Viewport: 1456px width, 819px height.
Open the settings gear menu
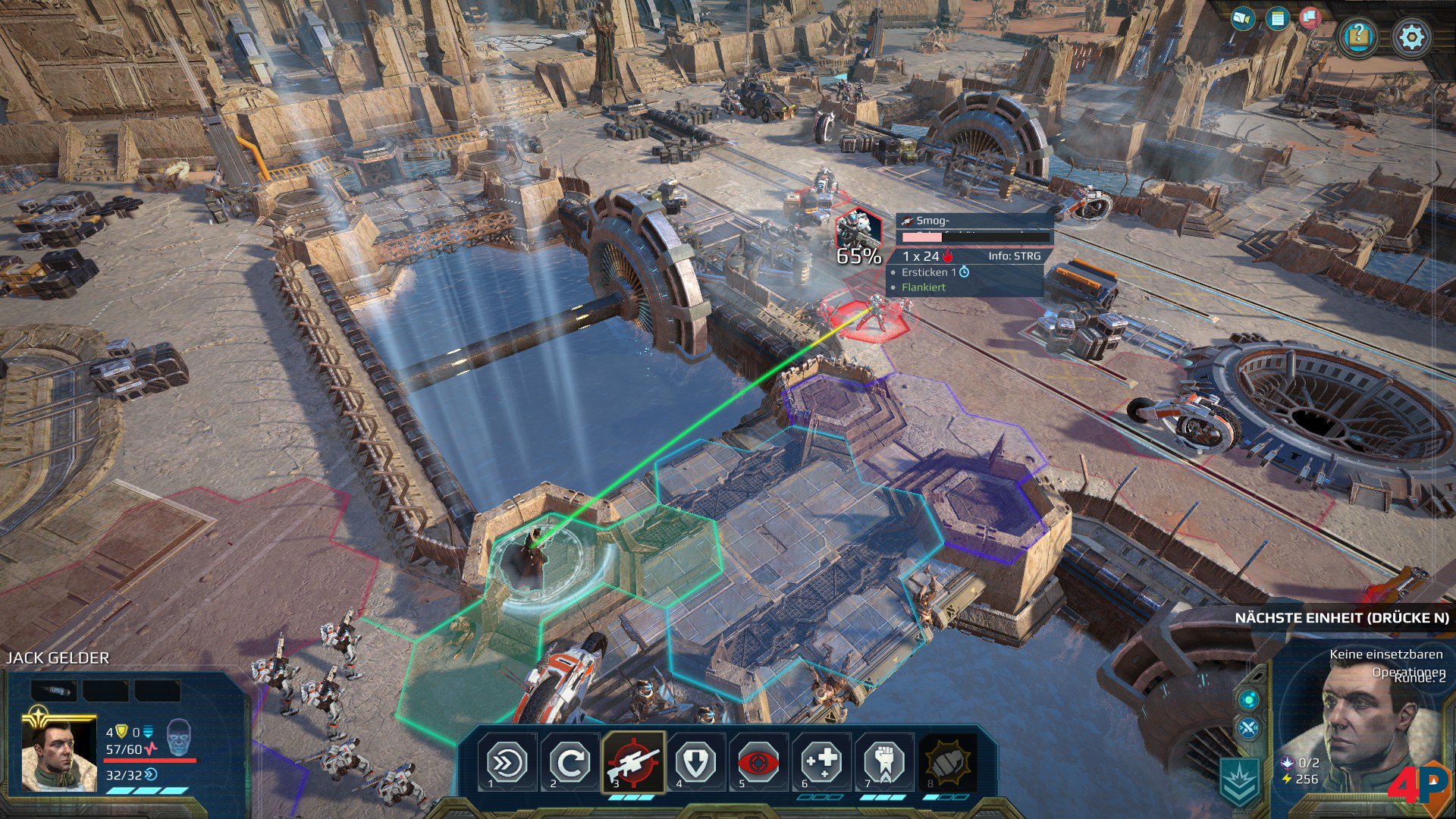1411,36
